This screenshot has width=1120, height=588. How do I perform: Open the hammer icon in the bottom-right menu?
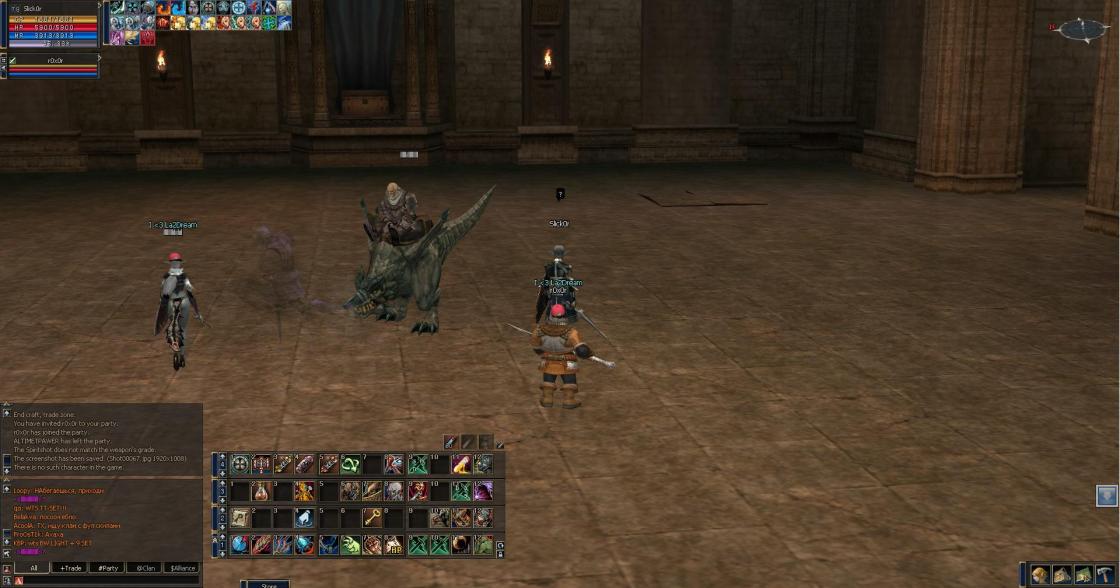click(x=1104, y=574)
